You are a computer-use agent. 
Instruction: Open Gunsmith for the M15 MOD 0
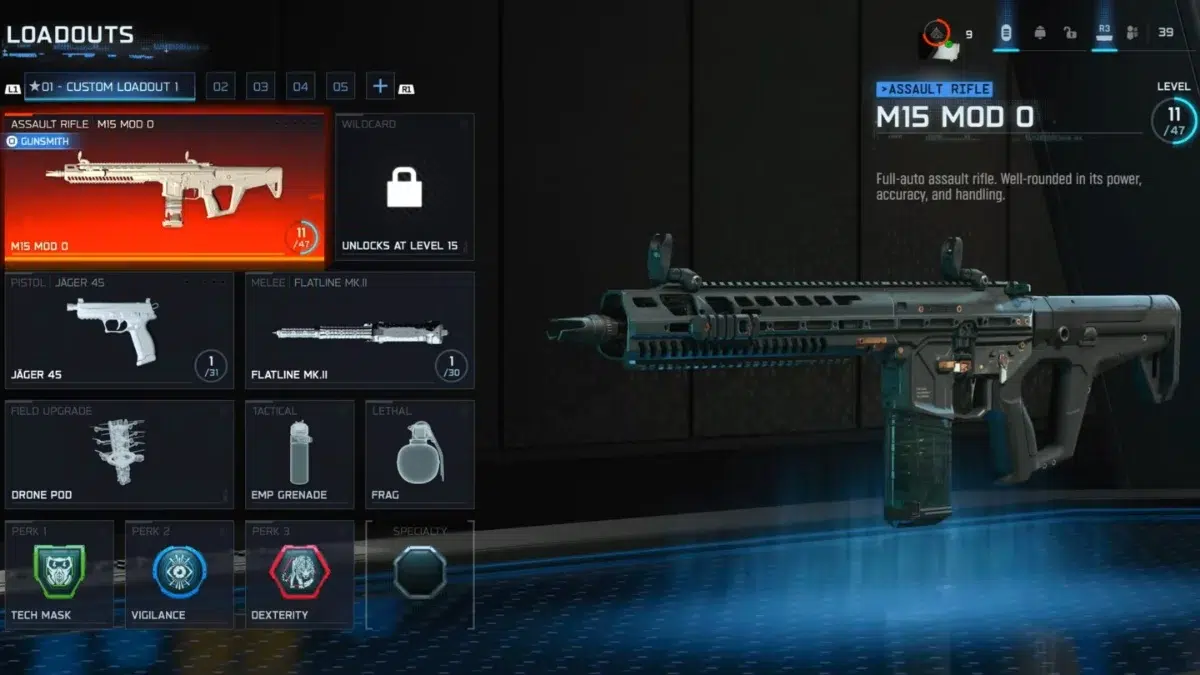point(38,142)
